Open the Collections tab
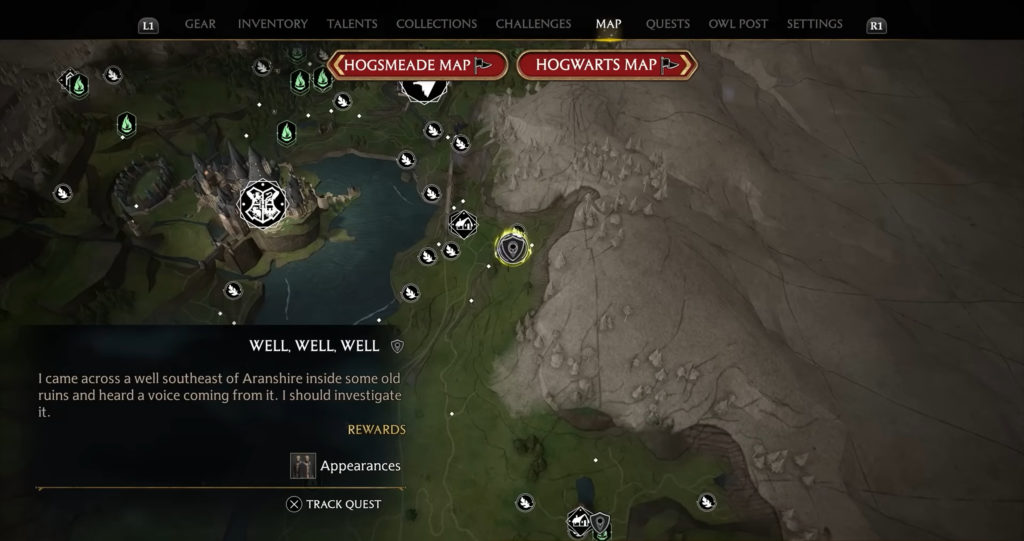The height and width of the screenshot is (541, 1024). 436,24
